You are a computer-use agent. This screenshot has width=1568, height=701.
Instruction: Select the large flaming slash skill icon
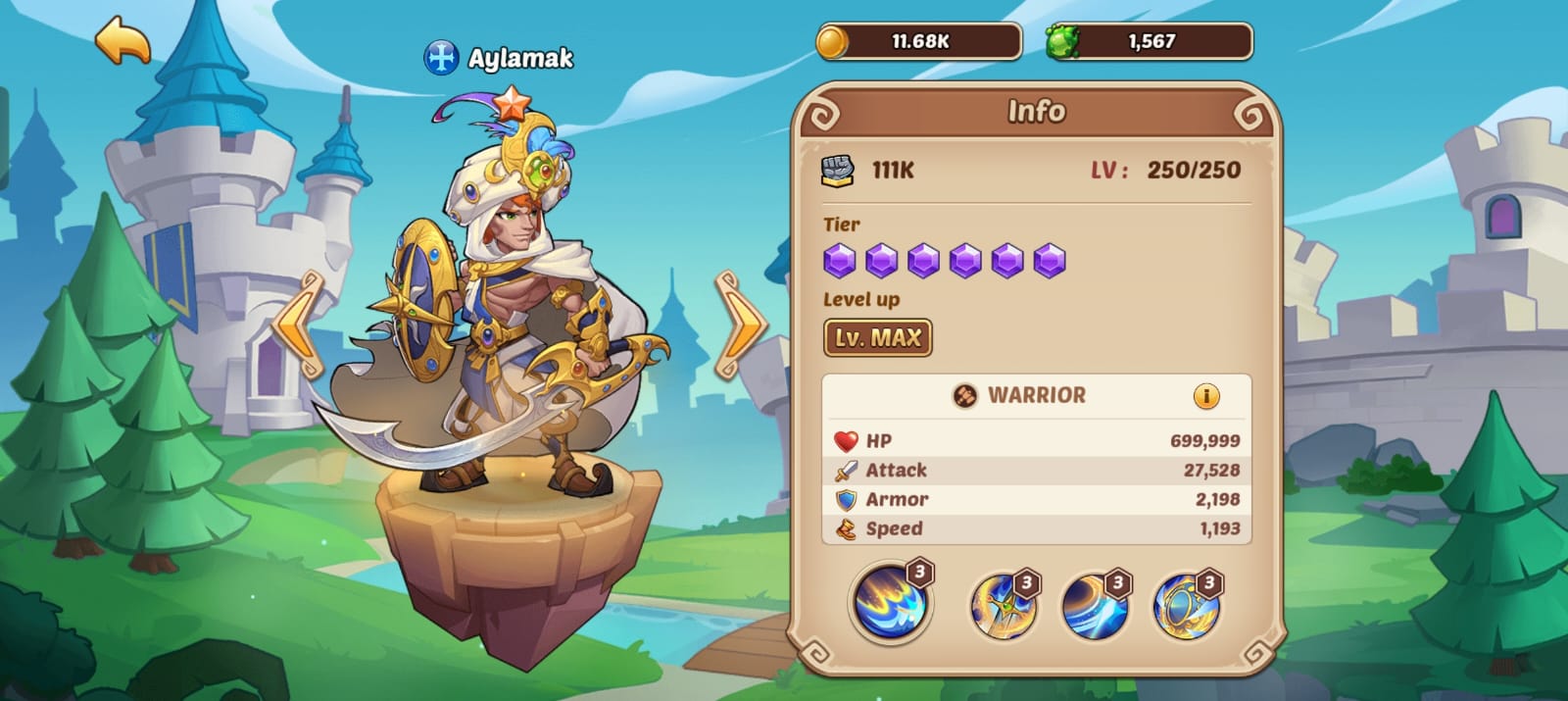(889, 600)
